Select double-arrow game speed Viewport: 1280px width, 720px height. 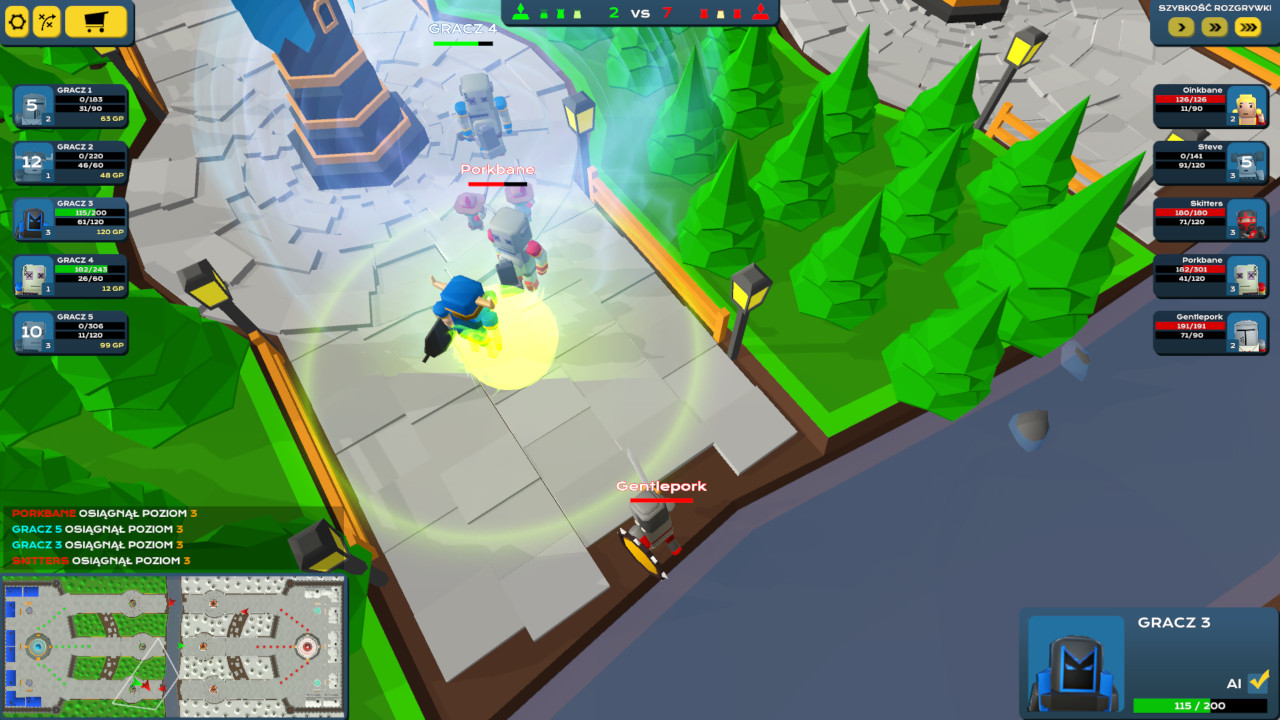(1213, 27)
